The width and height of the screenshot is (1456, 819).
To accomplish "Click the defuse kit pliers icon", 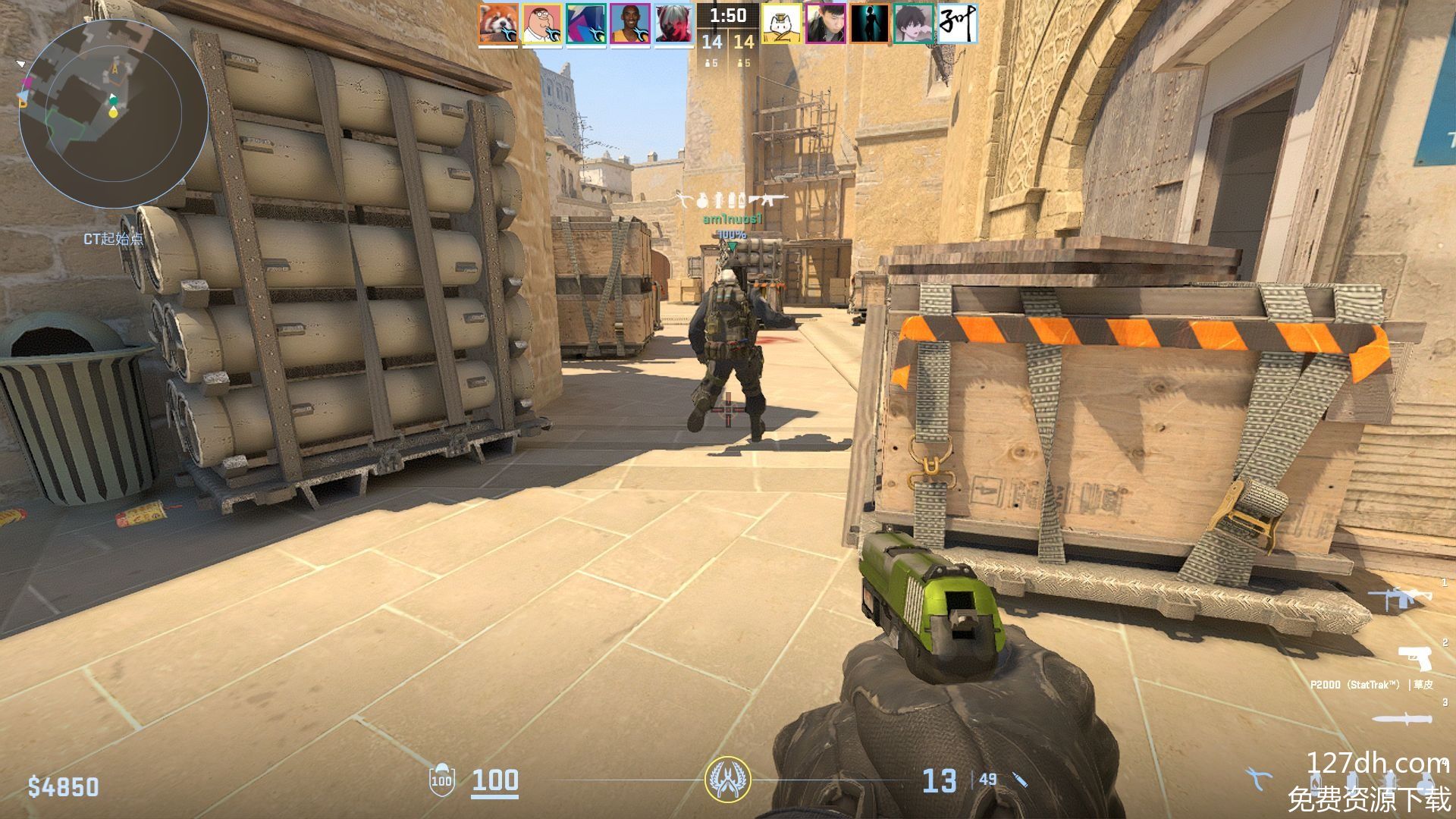I will 1257,779.
